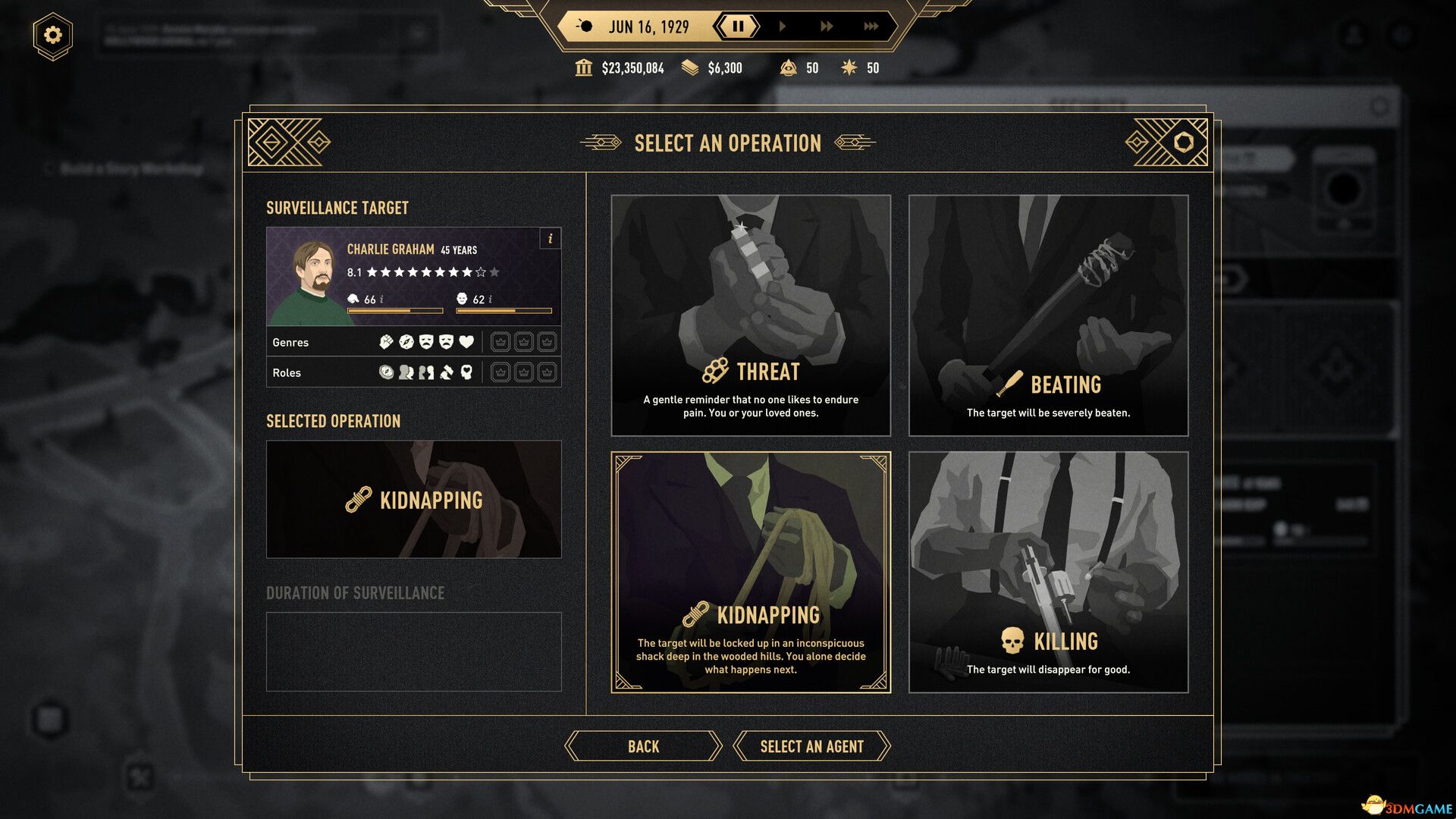The height and width of the screenshot is (819, 1456).
Task: Switch to fast-forward speed
Action: (827, 27)
